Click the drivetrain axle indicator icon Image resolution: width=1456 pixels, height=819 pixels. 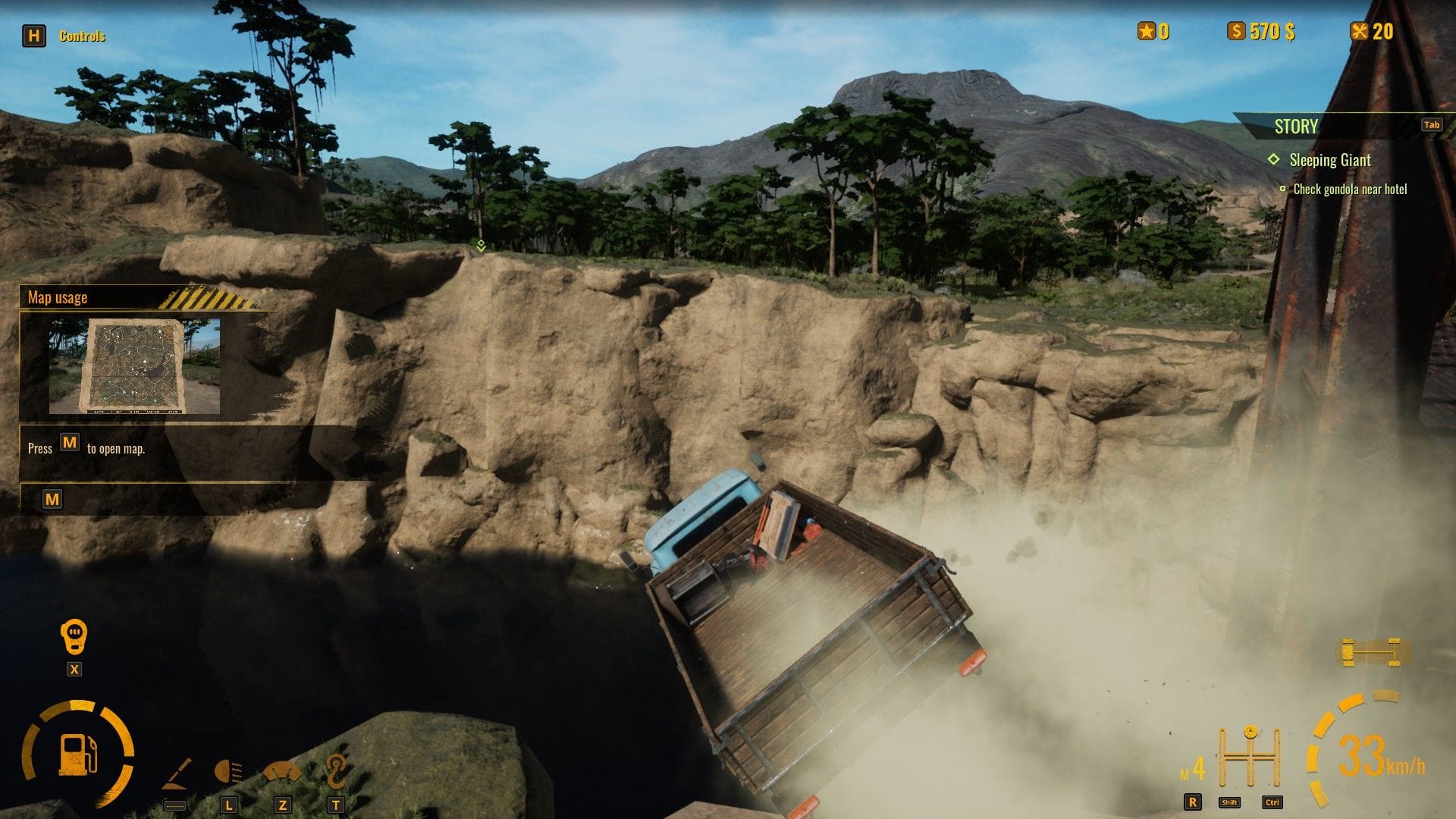pyautogui.click(x=1370, y=652)
